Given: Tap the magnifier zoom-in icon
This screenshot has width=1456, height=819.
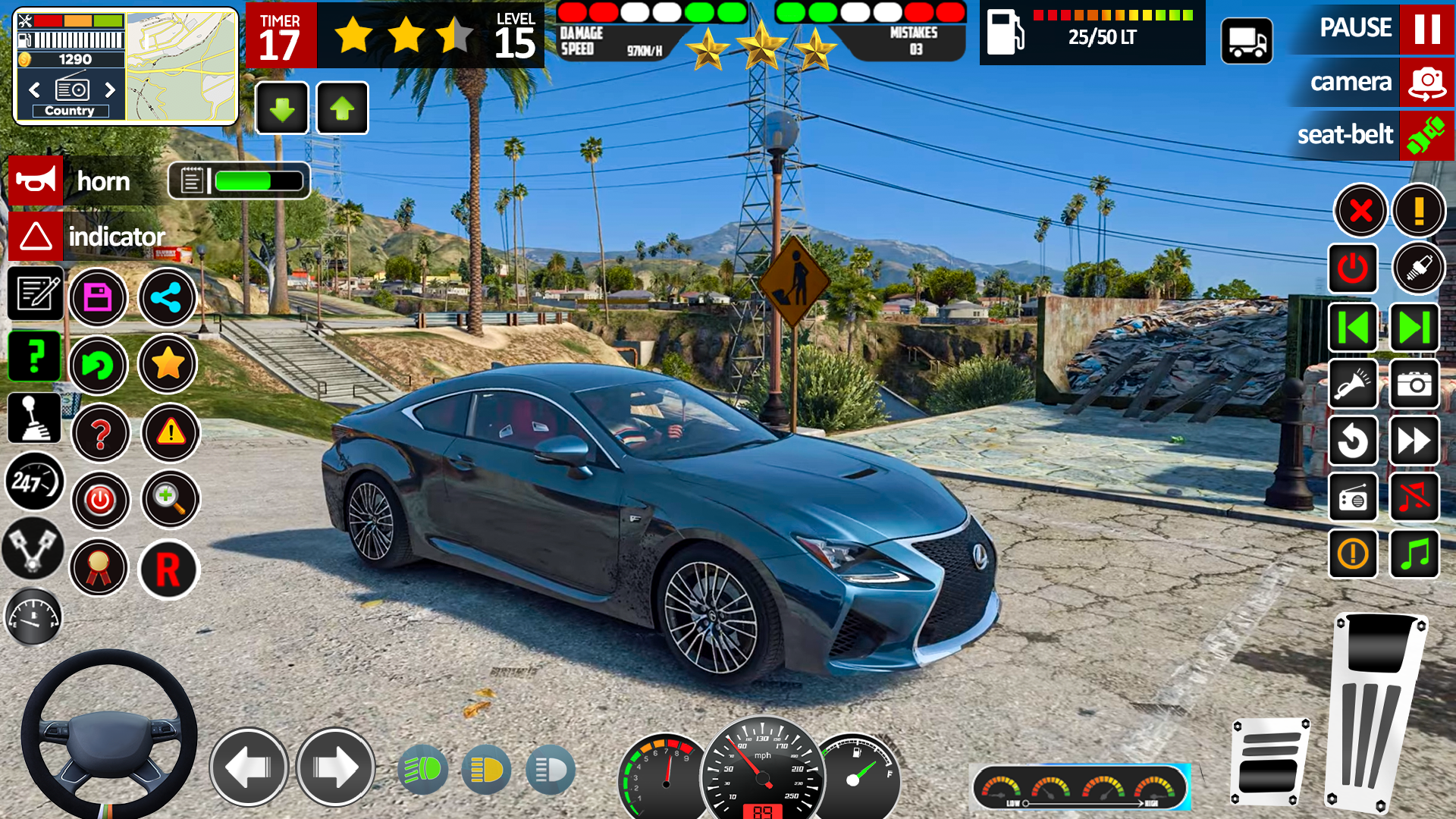Looking at the screenshot, I should (x=170, y=500).
